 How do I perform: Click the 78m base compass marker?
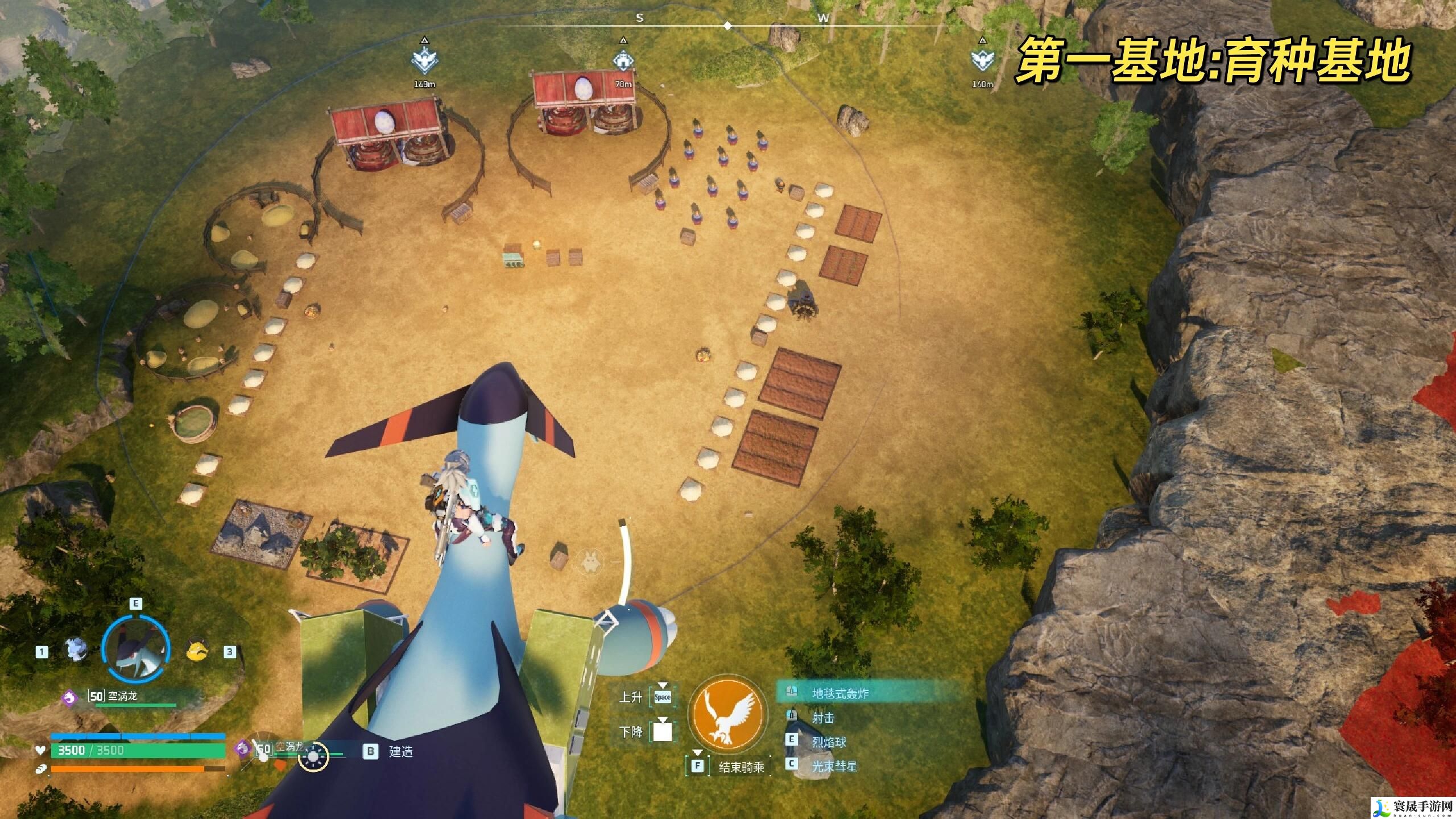click(x=623, y=61)
